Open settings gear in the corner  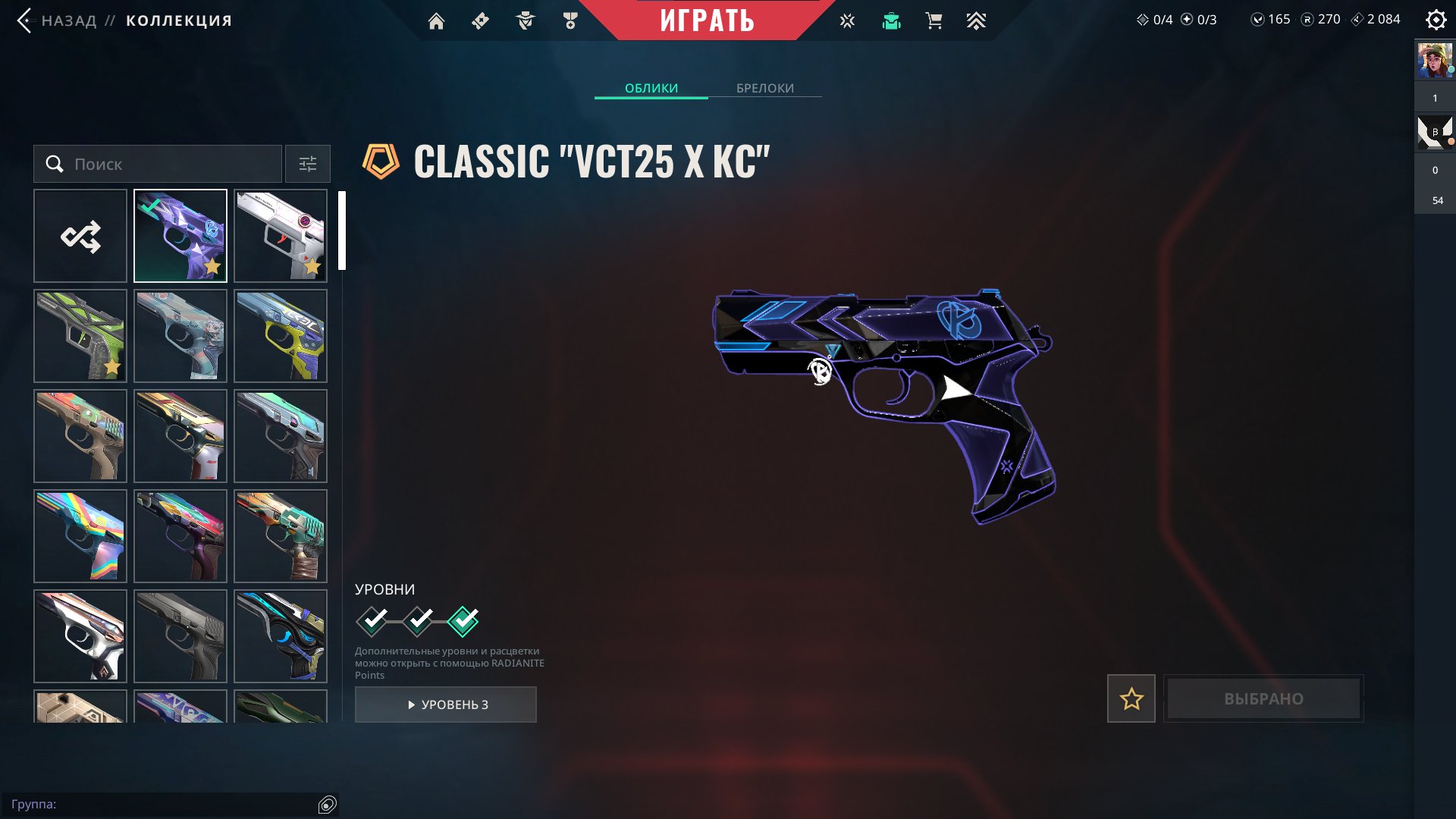point(1436,20)
